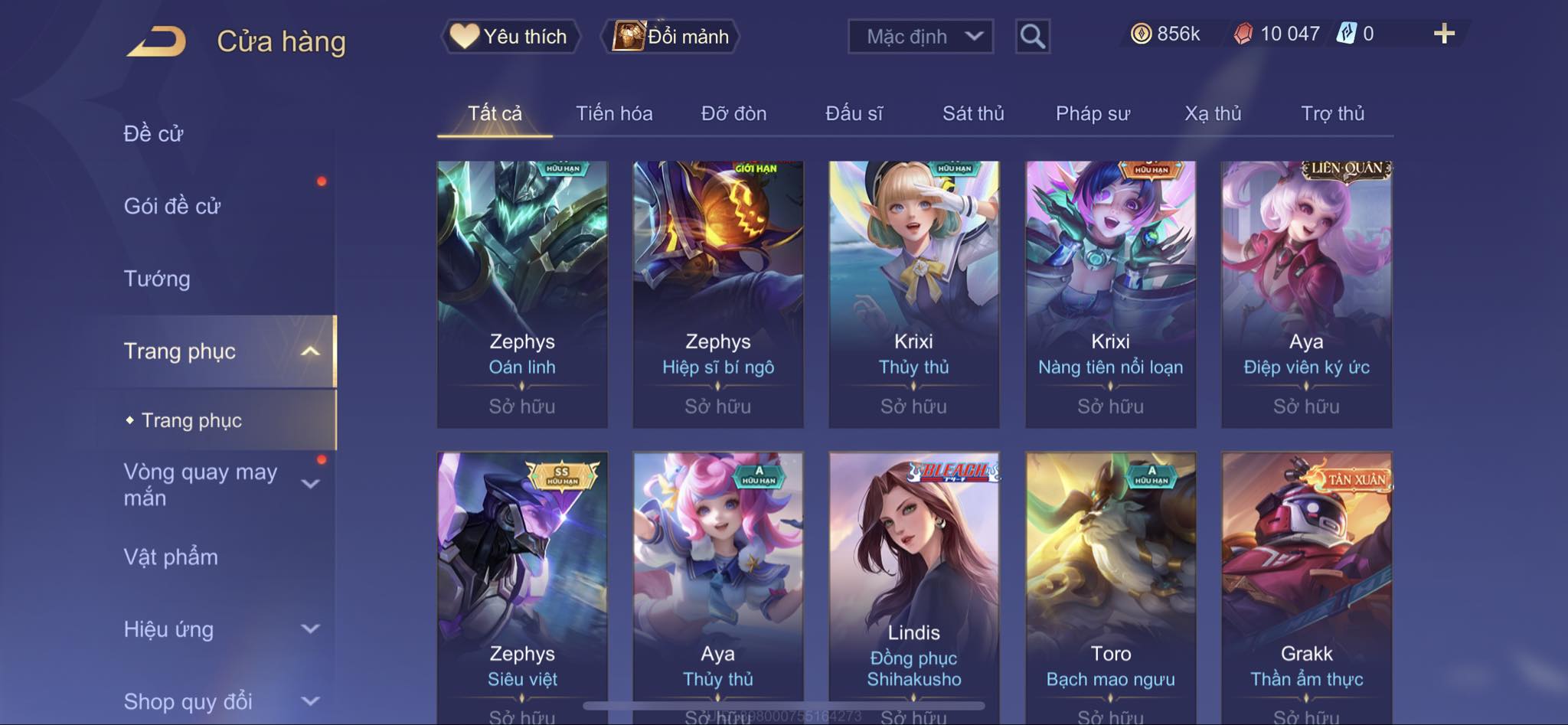Go to the Tướng shop section
Viewport: 1568px width, 725px height.
coord(157,279)
